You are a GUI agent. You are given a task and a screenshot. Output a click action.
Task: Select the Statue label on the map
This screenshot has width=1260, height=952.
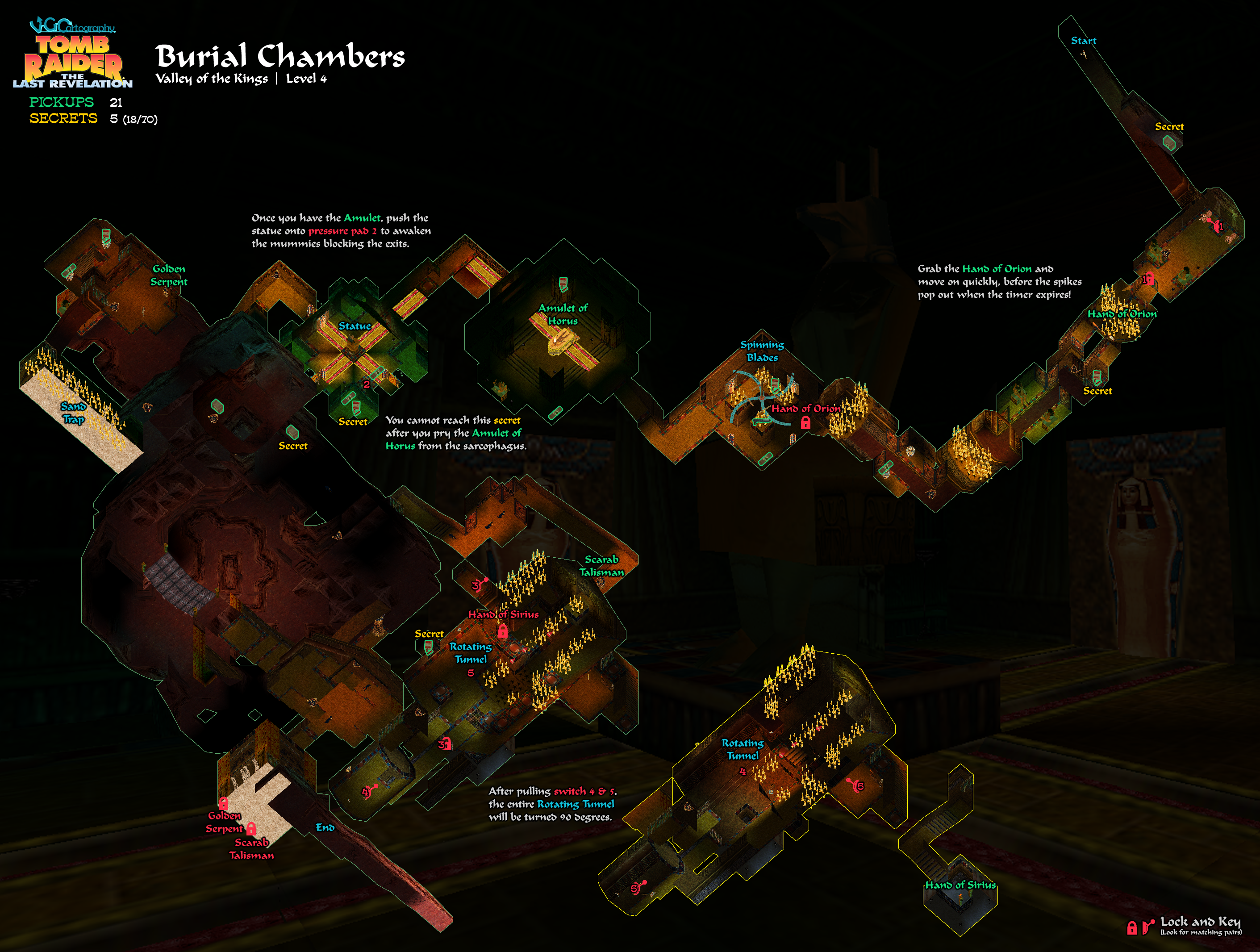click(355, 326)
